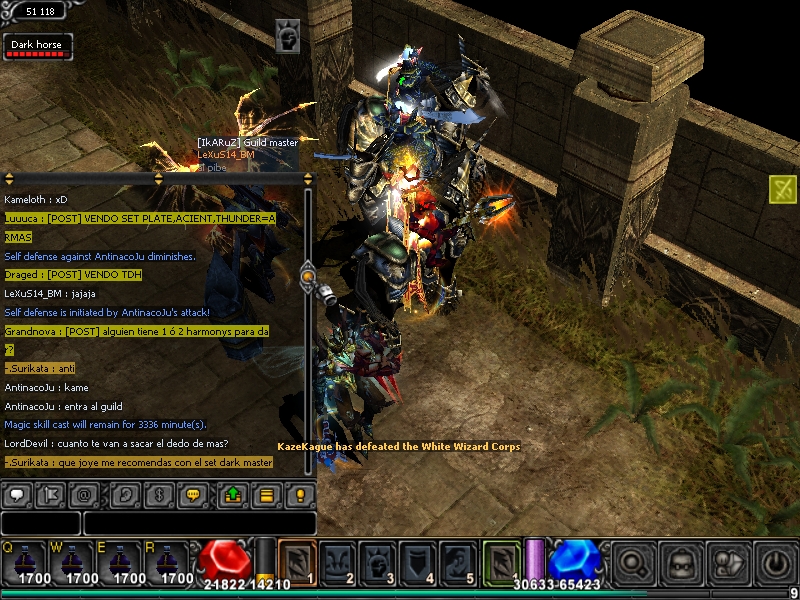Image resolution: width=800 pixels, height=600 pixels.
Task: Toggle the yellow speech bubble button
Action: point(194,495)
